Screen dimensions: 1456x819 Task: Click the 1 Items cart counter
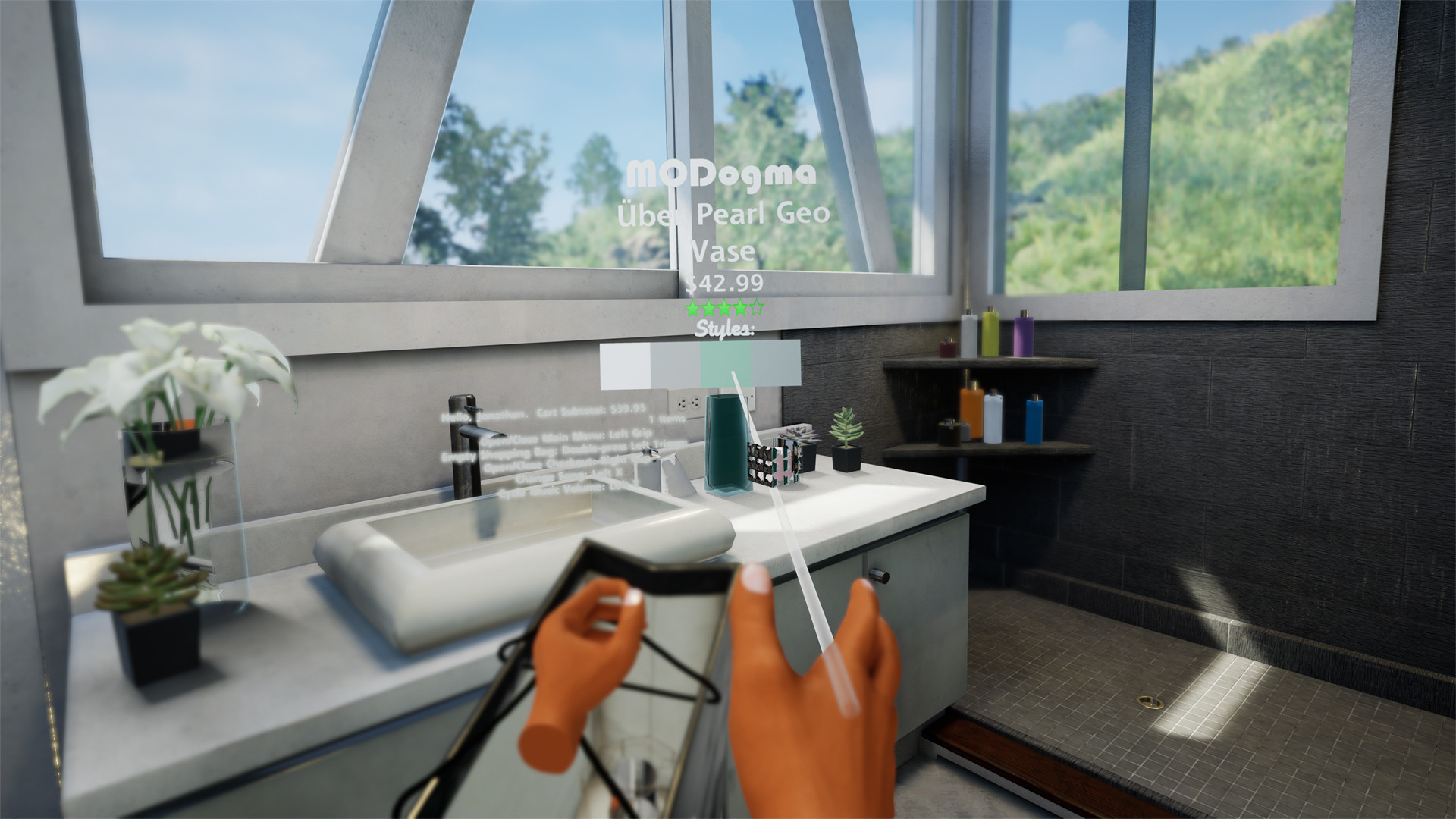coord(667,419)
